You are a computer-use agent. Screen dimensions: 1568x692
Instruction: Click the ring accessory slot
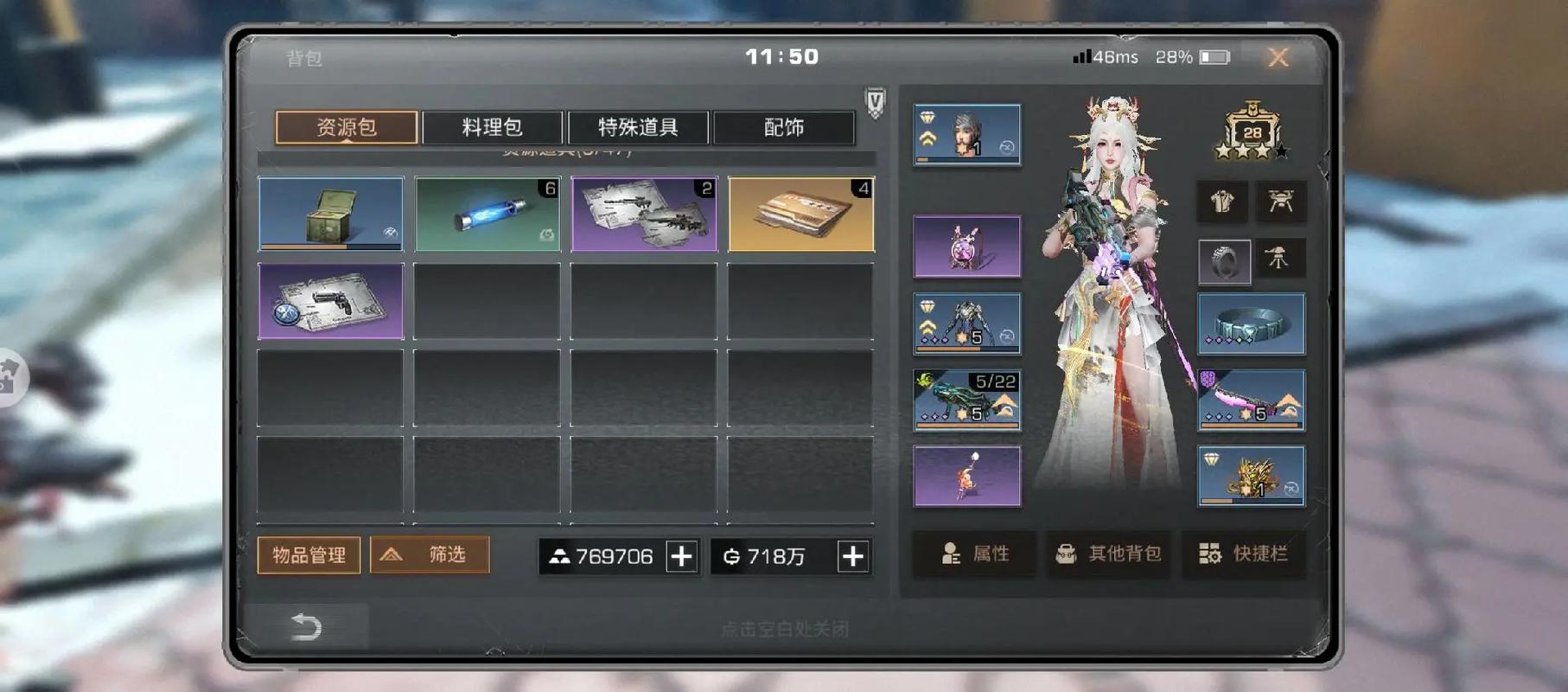pyautogui.click(x=1225, y=259)
